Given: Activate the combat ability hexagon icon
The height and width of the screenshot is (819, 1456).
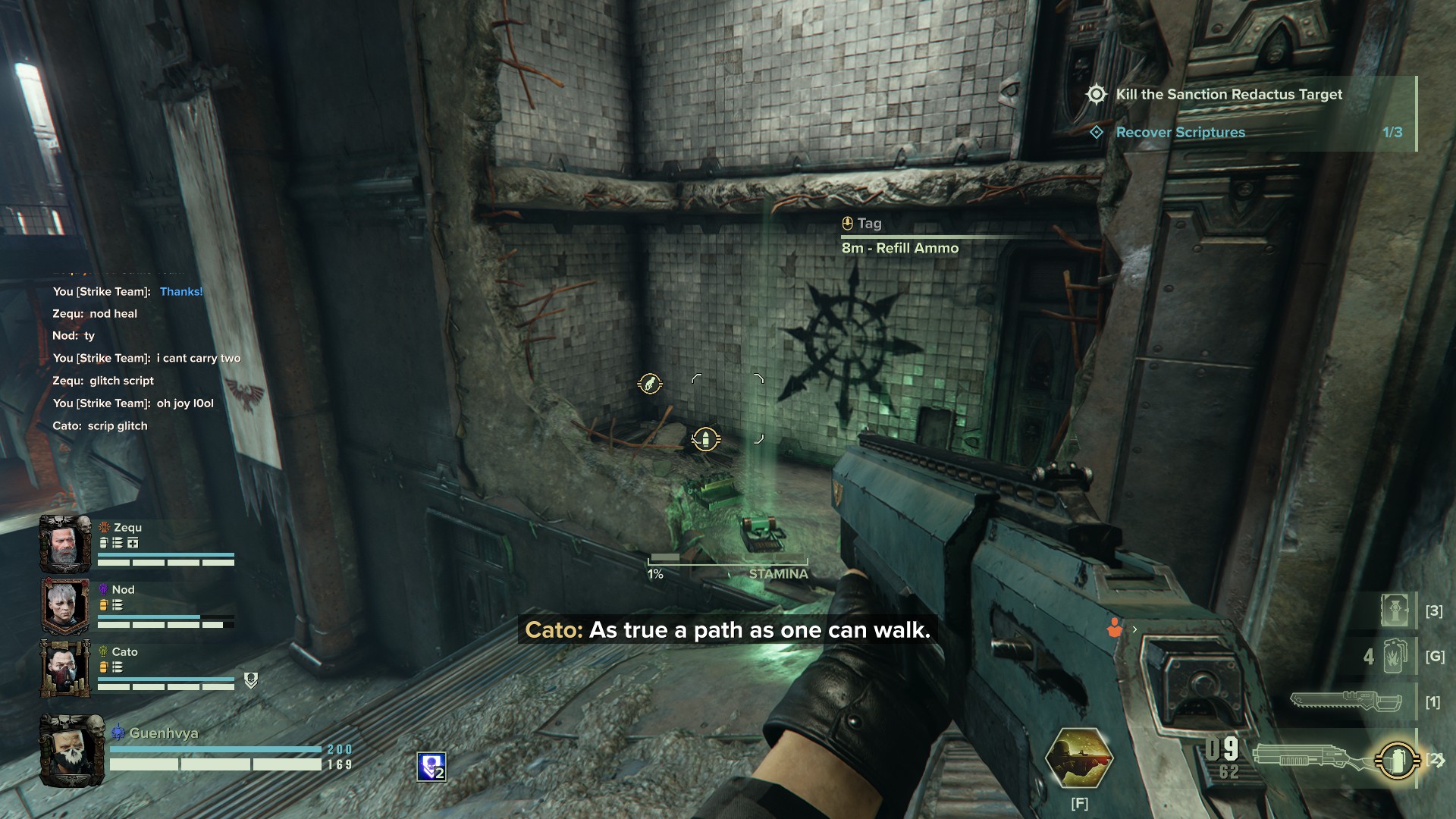Looking at the screenshot, I should click(1078, 758).
